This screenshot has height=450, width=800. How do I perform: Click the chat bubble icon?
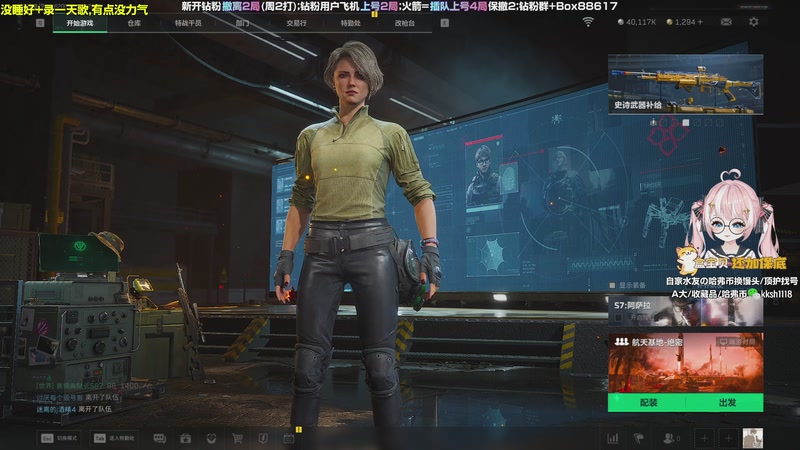(x=159, y=438)
